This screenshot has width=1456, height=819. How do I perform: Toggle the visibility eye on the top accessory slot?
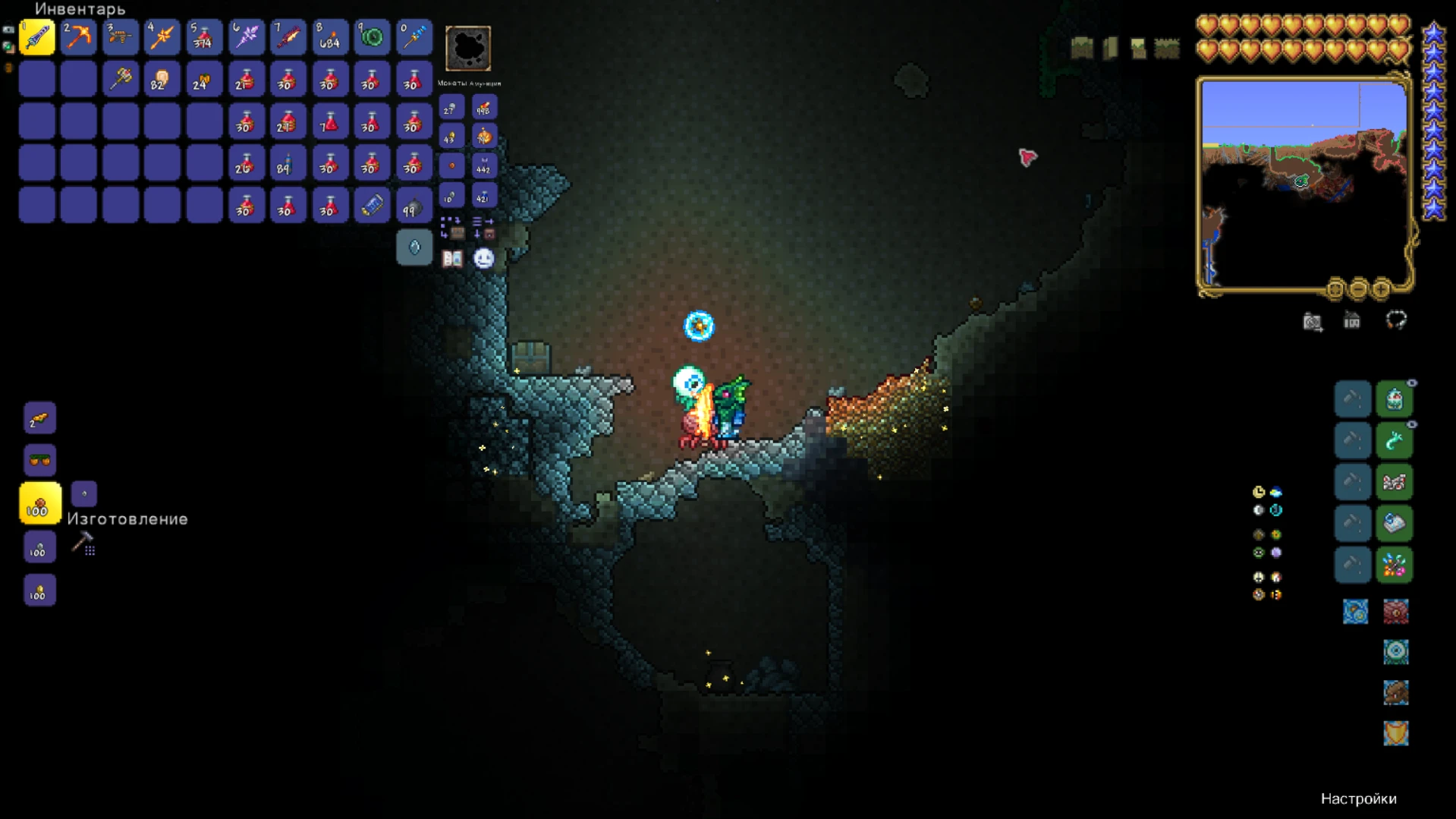tap(1412, 383)
